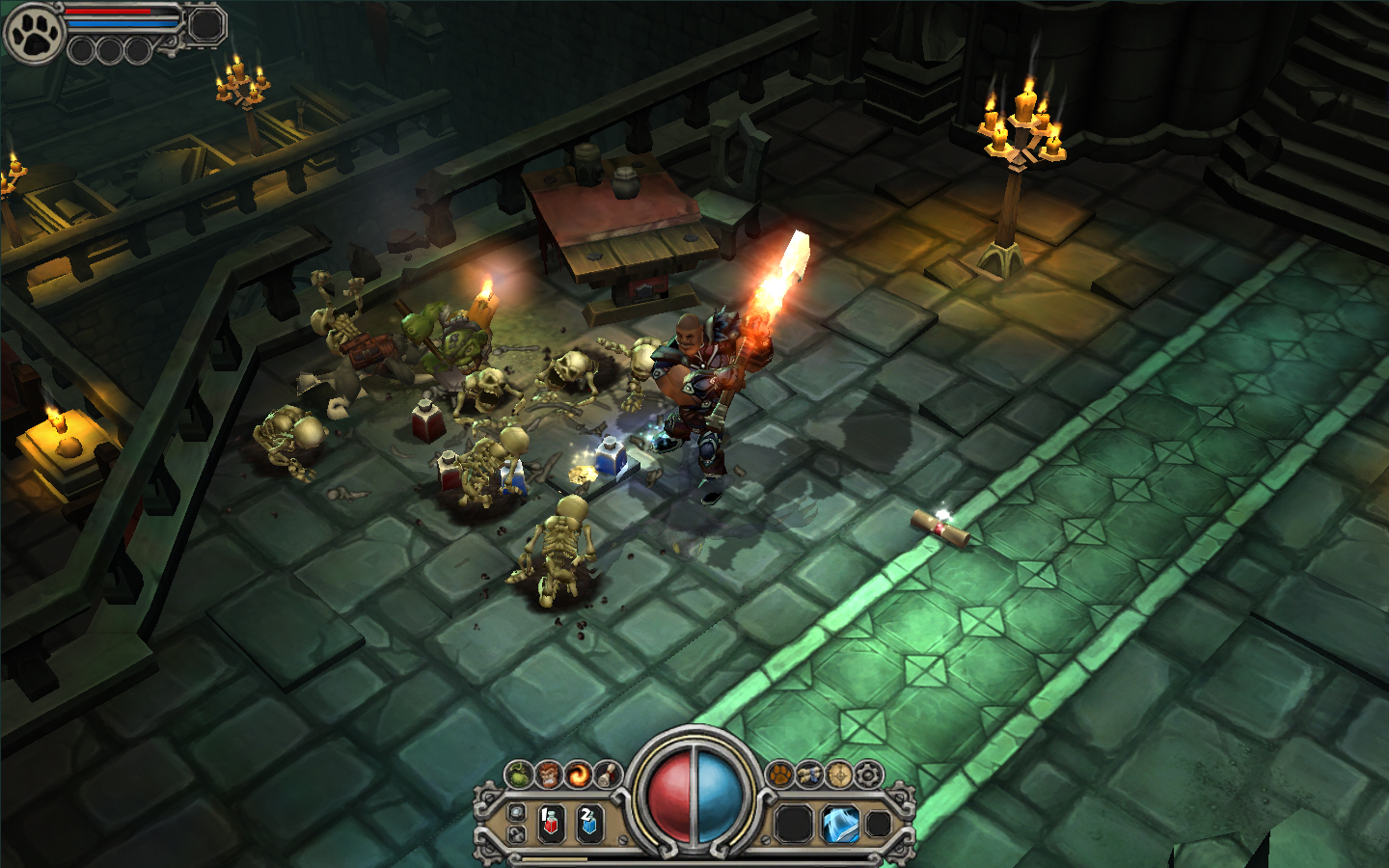
Task: Click the red half of the health globe
Action: [x=671, y=800]
